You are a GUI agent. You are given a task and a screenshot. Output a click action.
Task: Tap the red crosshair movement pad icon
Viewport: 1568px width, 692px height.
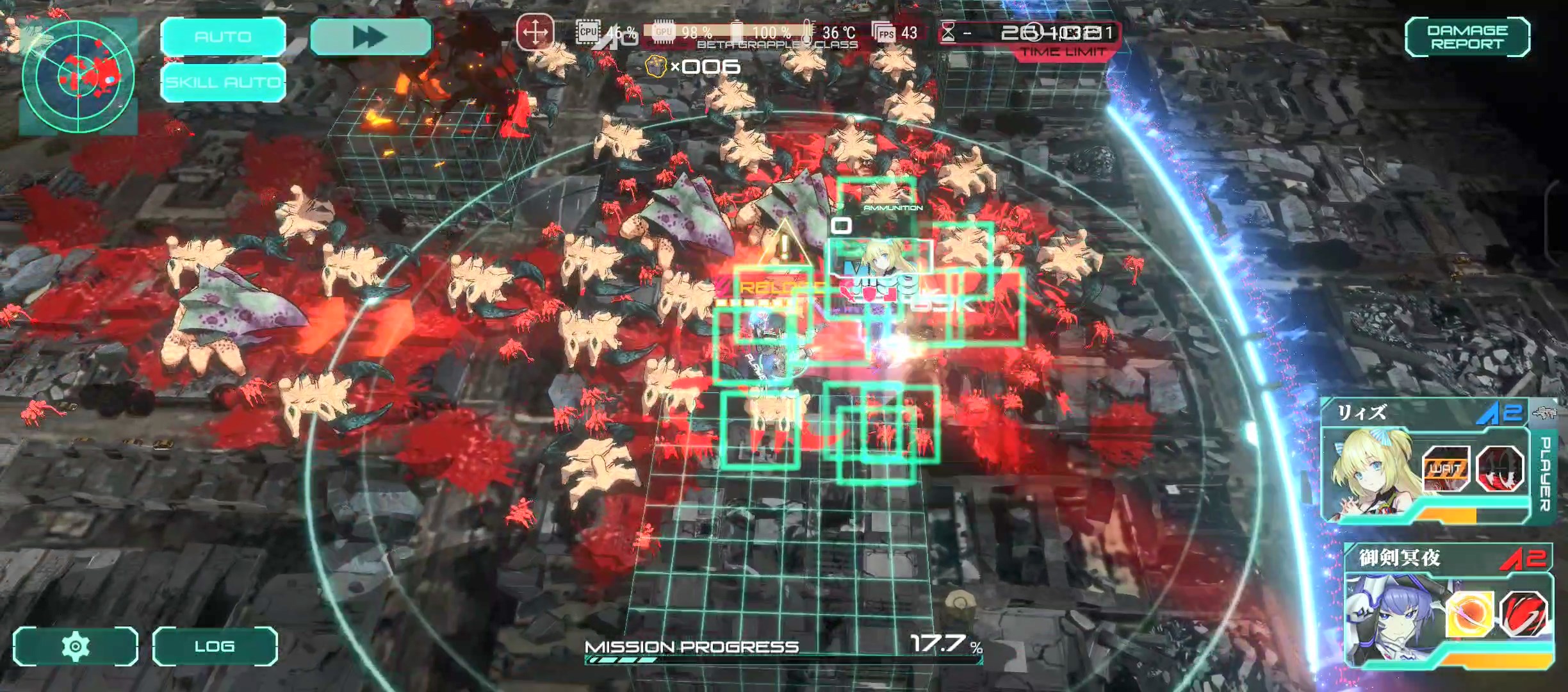pos(535,31)
